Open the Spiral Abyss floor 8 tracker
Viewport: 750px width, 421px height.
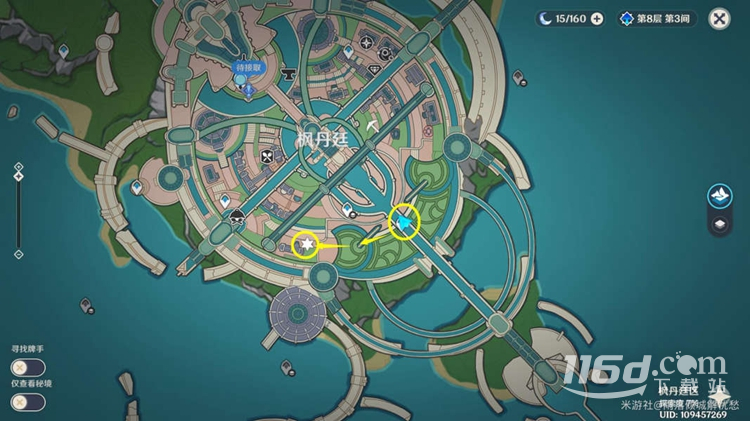click(x=657, y=18)
